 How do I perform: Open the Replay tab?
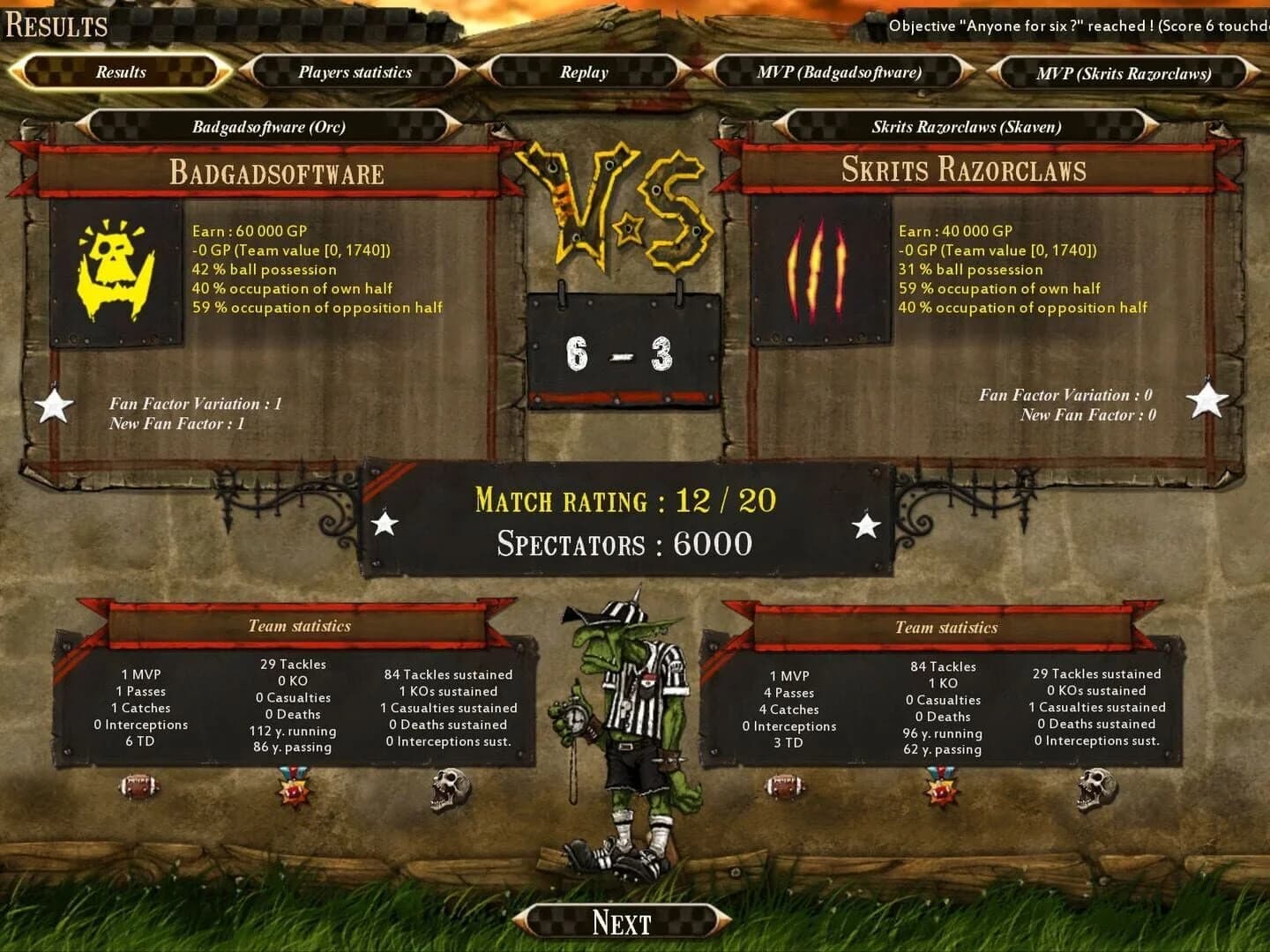(x=583, y=72)
